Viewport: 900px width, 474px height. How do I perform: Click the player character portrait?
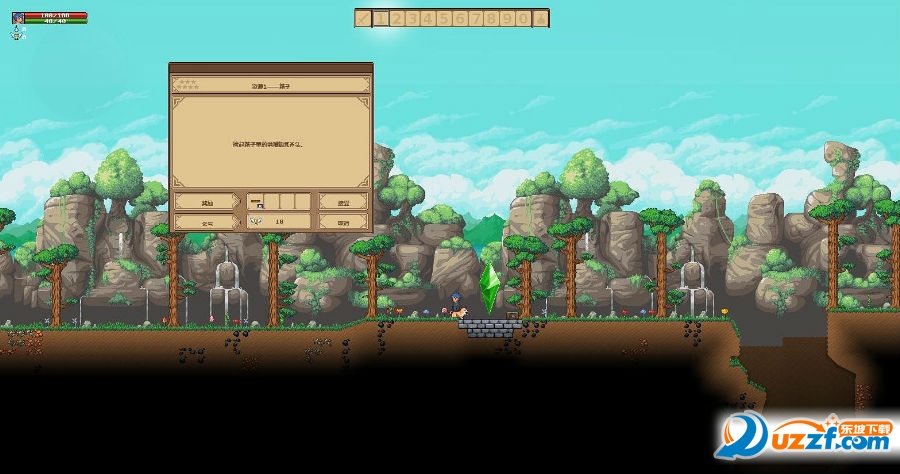pyautogui.click(x=18, y=18)
